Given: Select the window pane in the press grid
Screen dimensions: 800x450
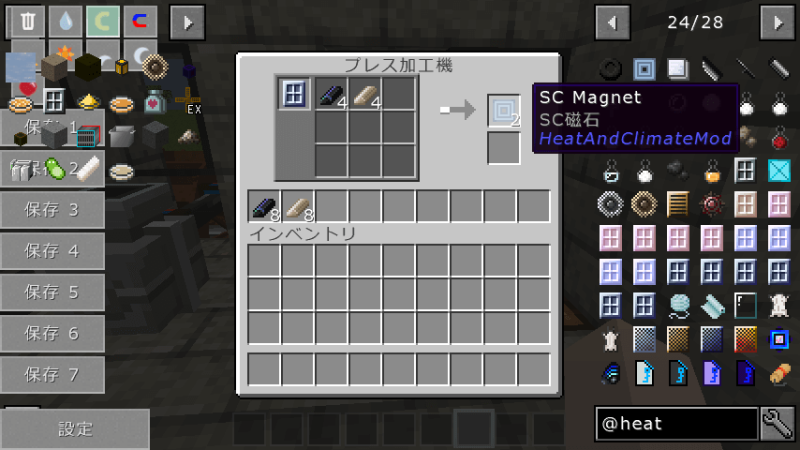Looking at the screenshot, I should (x=295, y=95).
